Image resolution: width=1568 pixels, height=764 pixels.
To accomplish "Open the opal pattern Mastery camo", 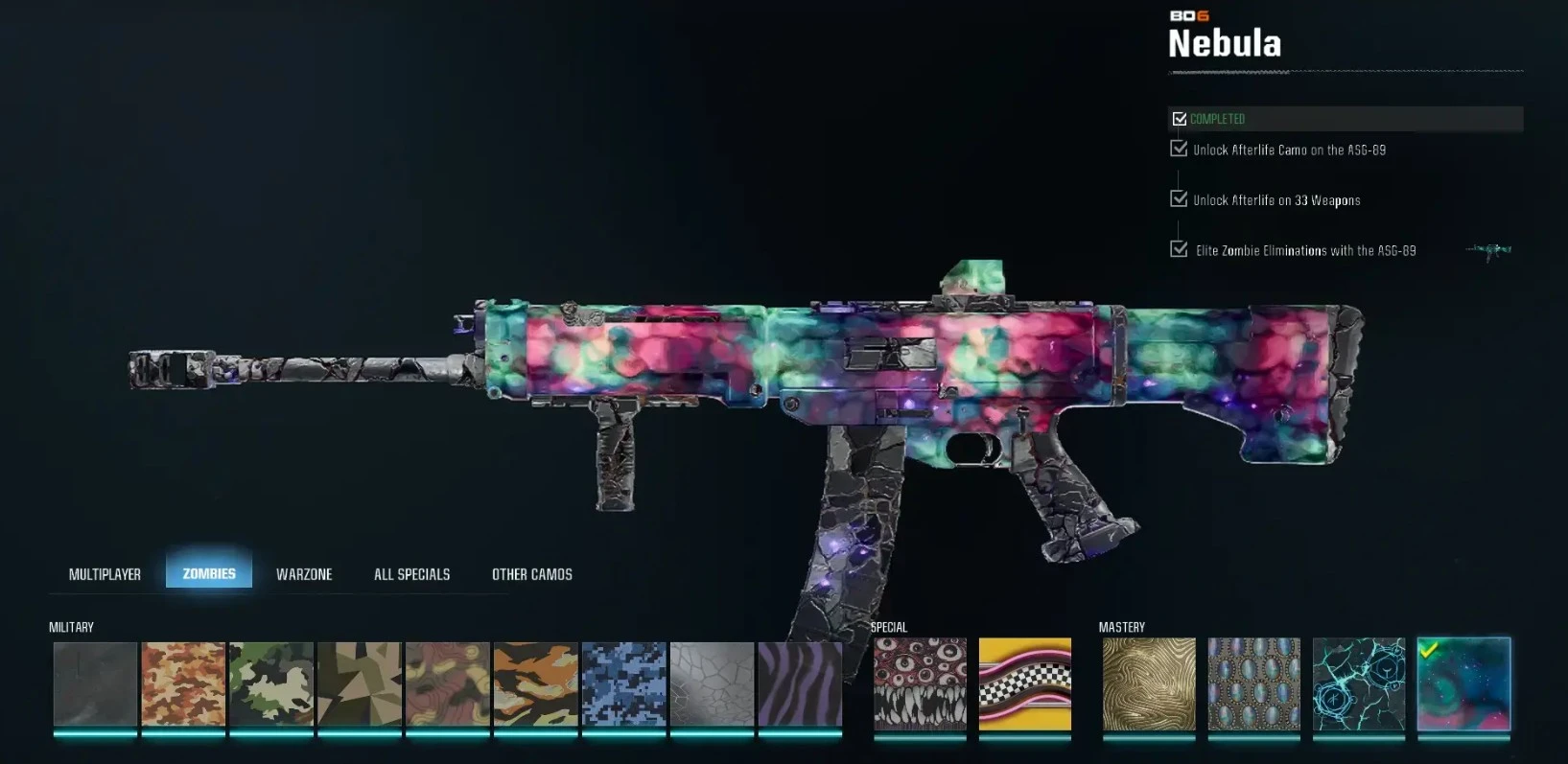I will coord(1253,684).
